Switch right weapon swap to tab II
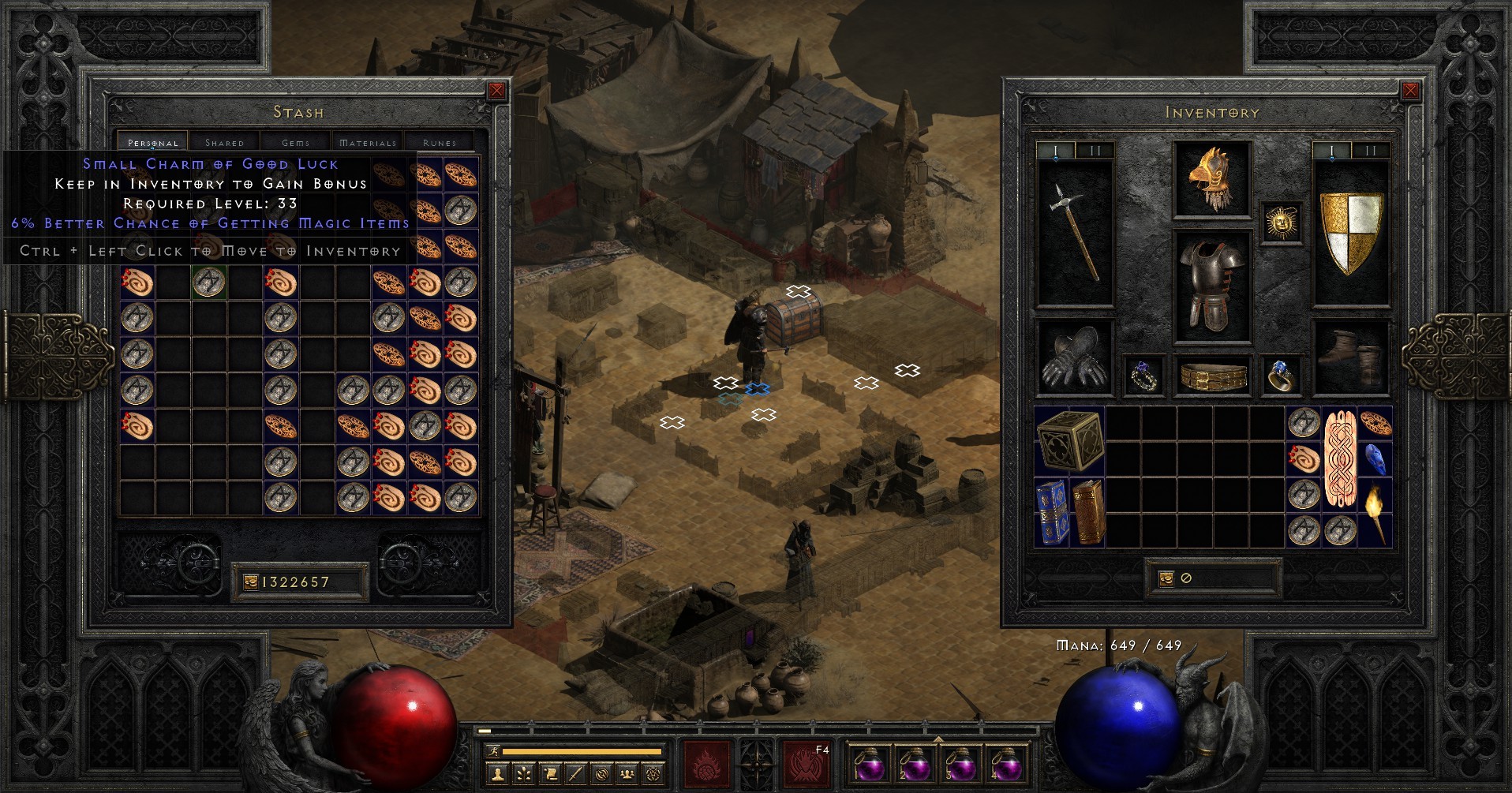Viewport: 1512px width, 793px height. pyautogui.click(x=1370, y=148)
